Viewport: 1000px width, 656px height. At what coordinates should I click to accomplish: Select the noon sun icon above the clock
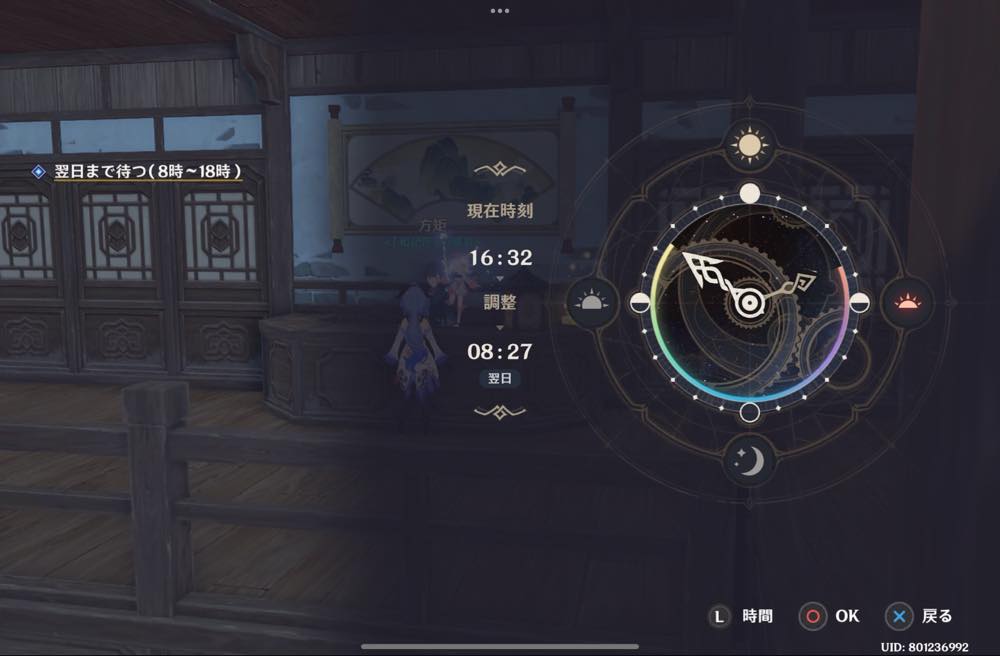(749, 145)
